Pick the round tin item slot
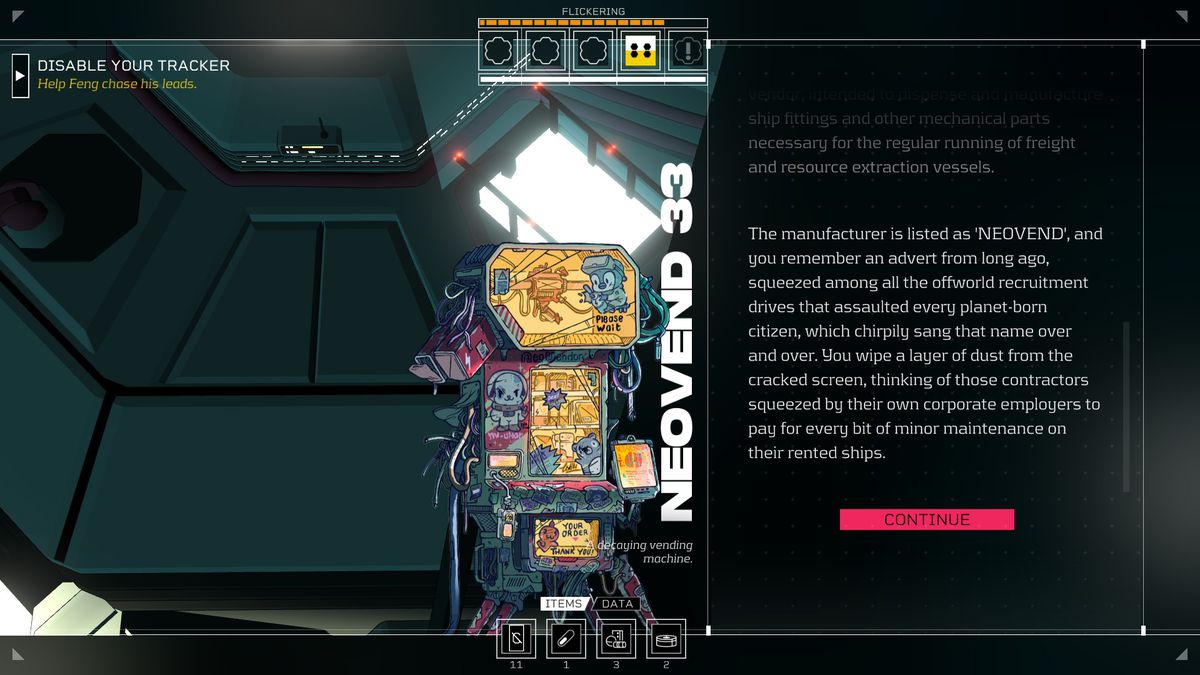This screenshot has width=1200, height=675. pyautogui.click(x=666, y=639)
